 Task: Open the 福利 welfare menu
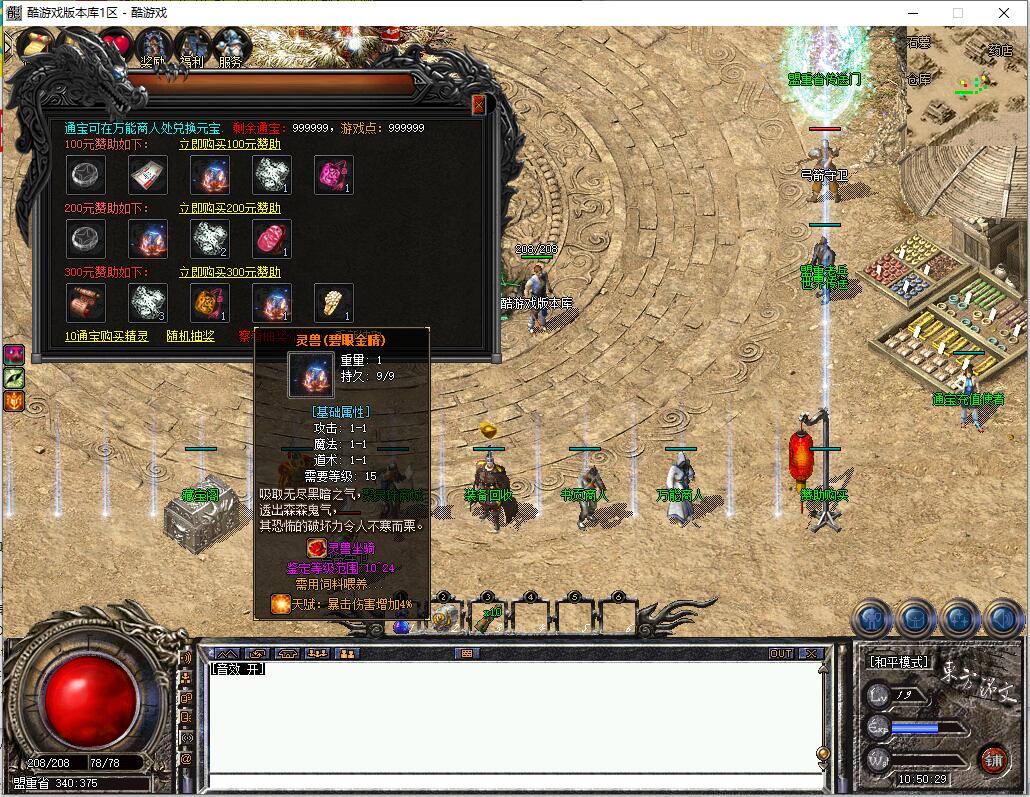(192, 47)
